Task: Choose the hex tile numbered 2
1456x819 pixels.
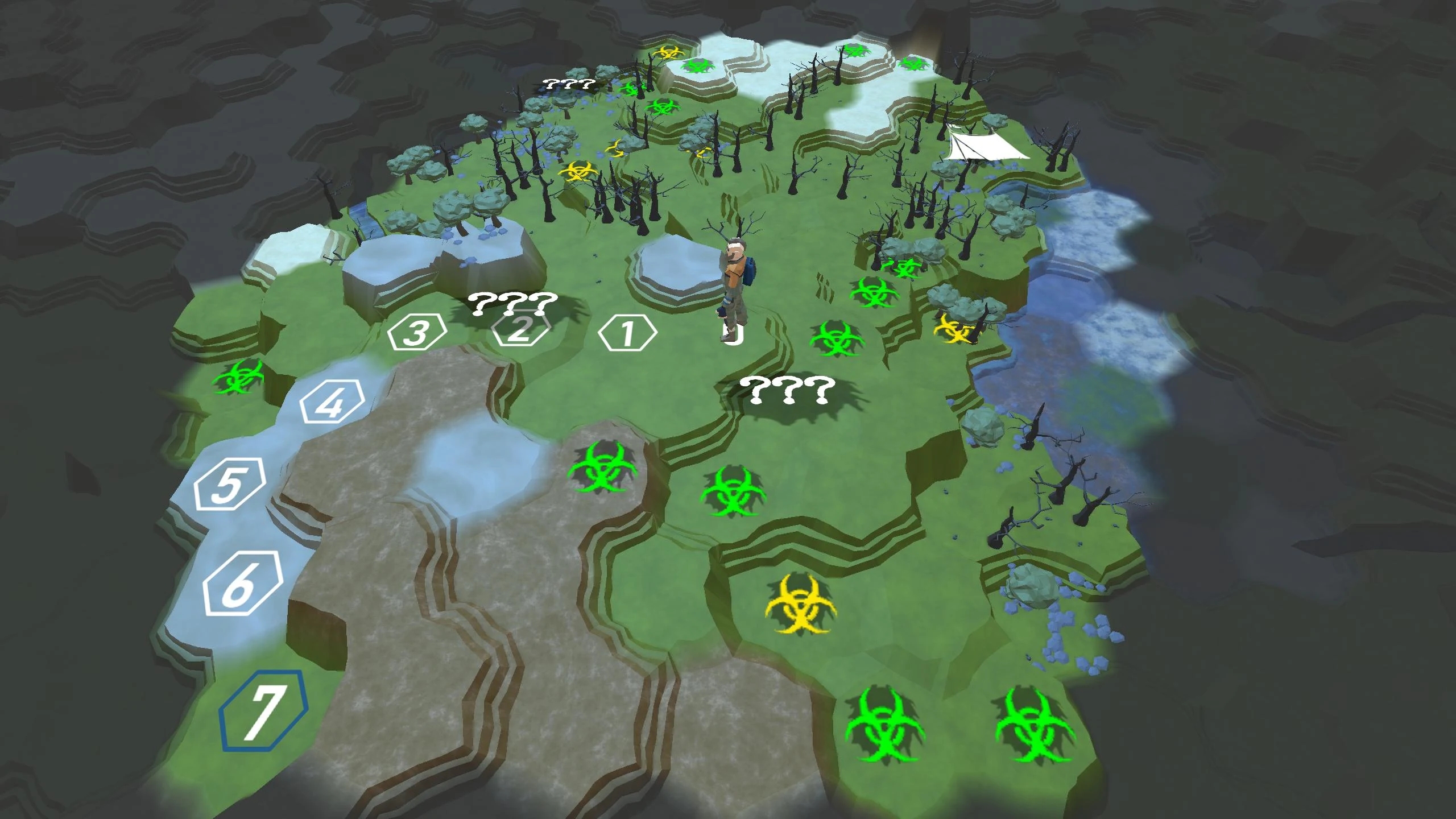Action: click(520, 330)
